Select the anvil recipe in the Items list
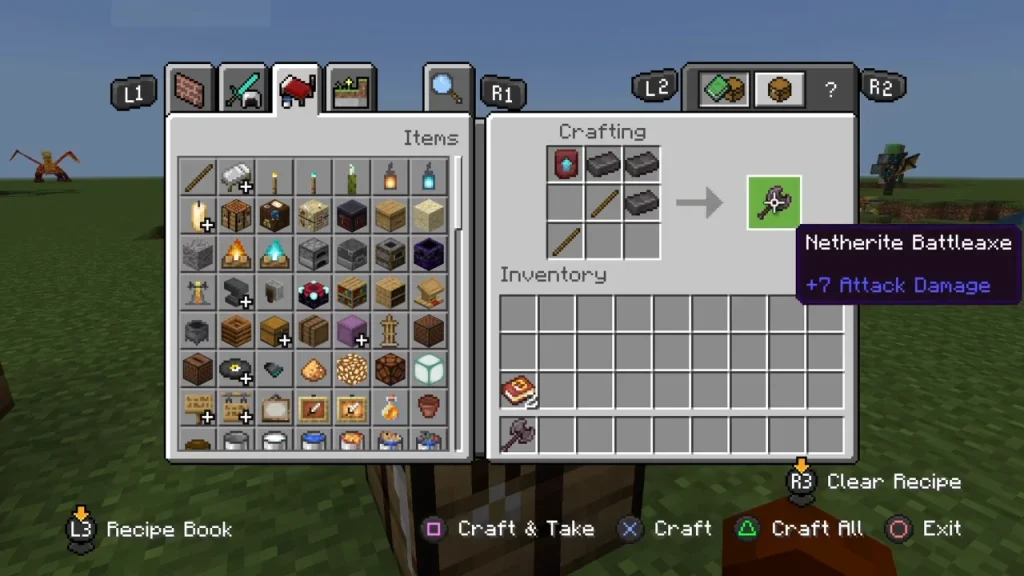Viewport: 1024px width, 576px height. [x=236, y=292]
